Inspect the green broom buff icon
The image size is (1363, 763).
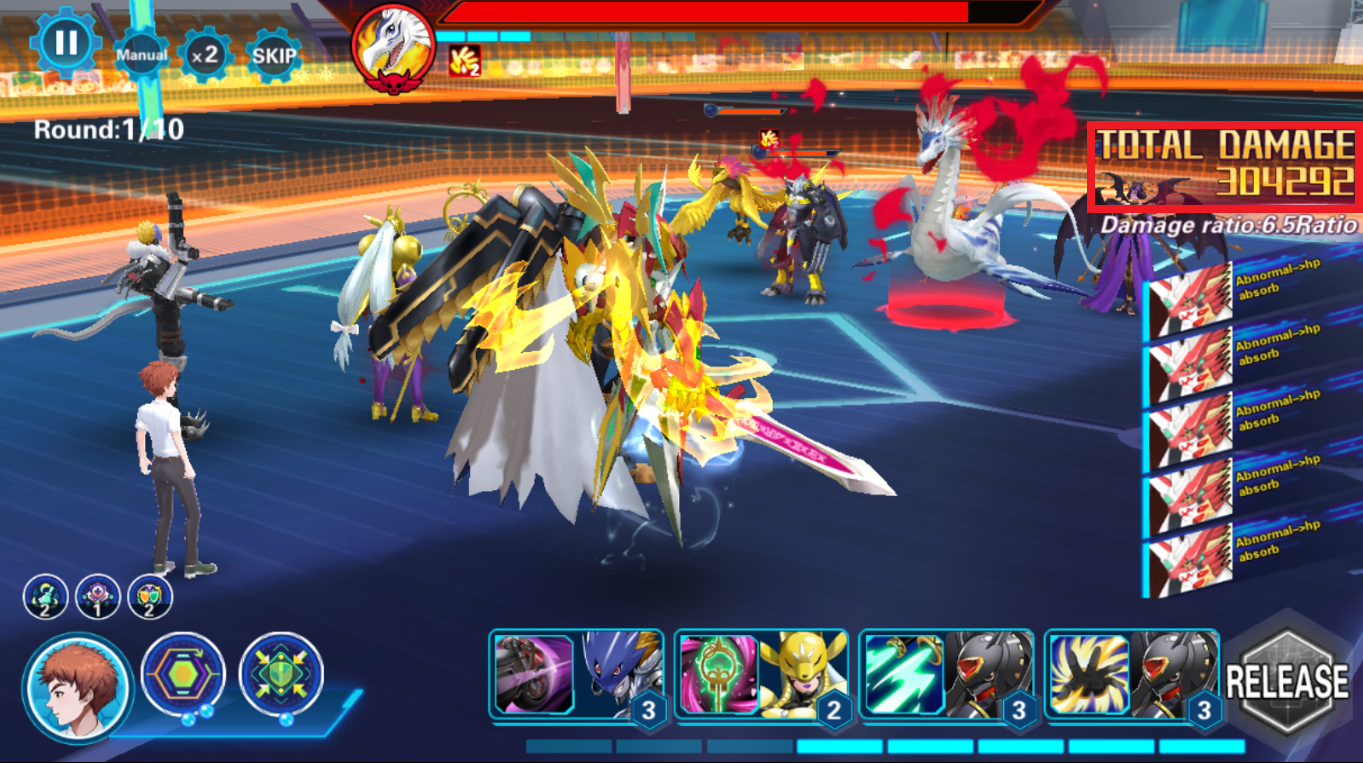(x=46, y=597)
